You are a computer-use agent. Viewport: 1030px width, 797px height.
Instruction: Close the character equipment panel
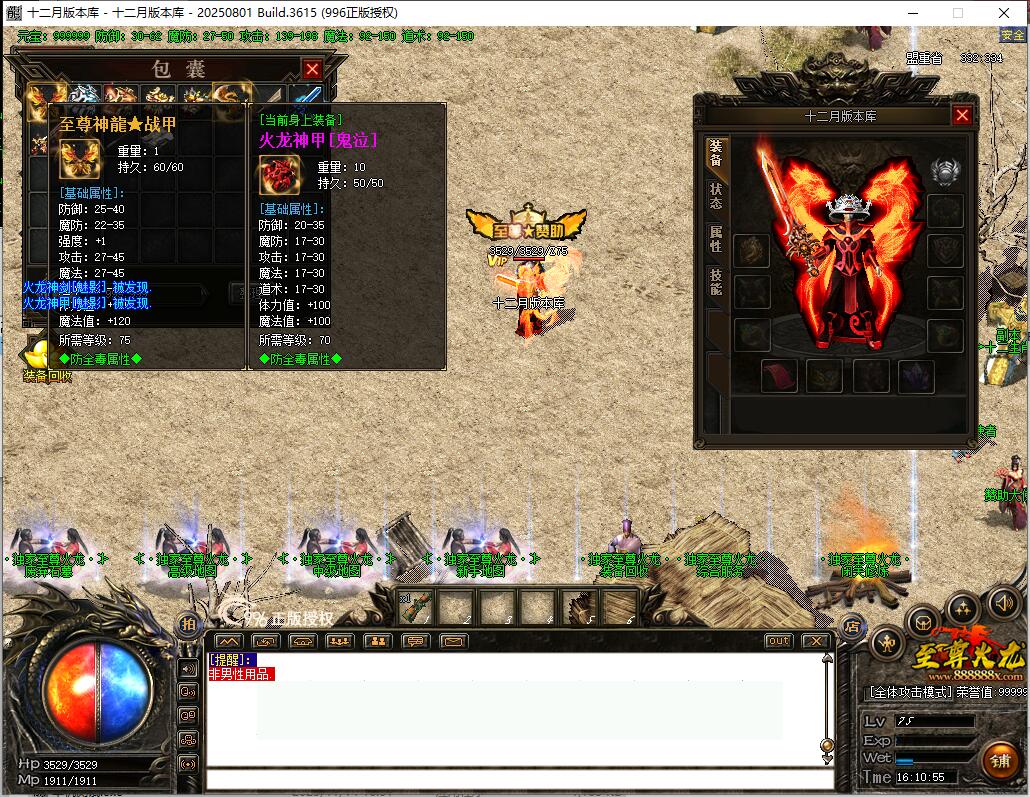click(962, 115)
